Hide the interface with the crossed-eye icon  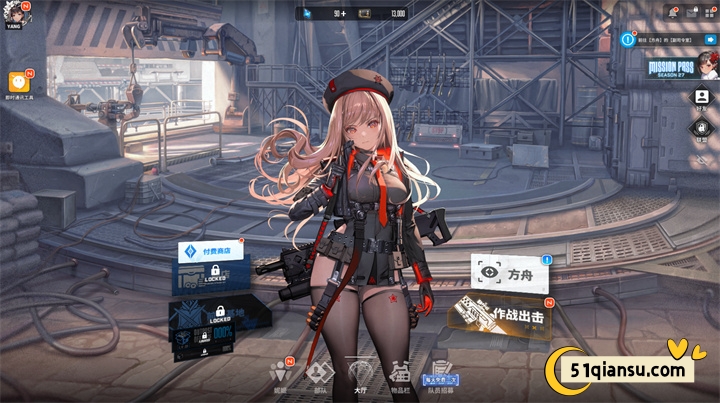[x=702, y=160]
